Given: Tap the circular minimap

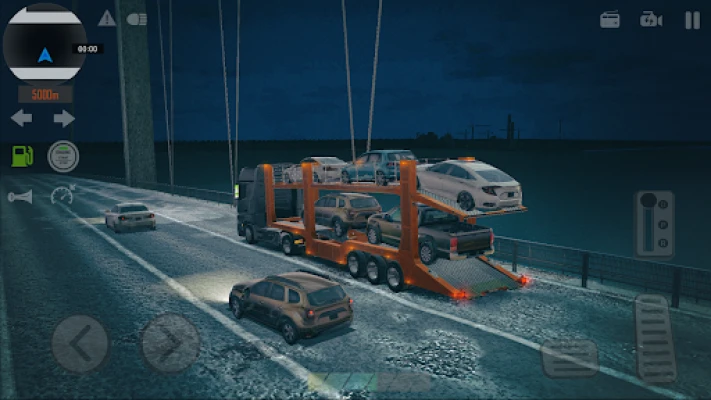Looking at the screenshot, I should [x=44, y=44].
